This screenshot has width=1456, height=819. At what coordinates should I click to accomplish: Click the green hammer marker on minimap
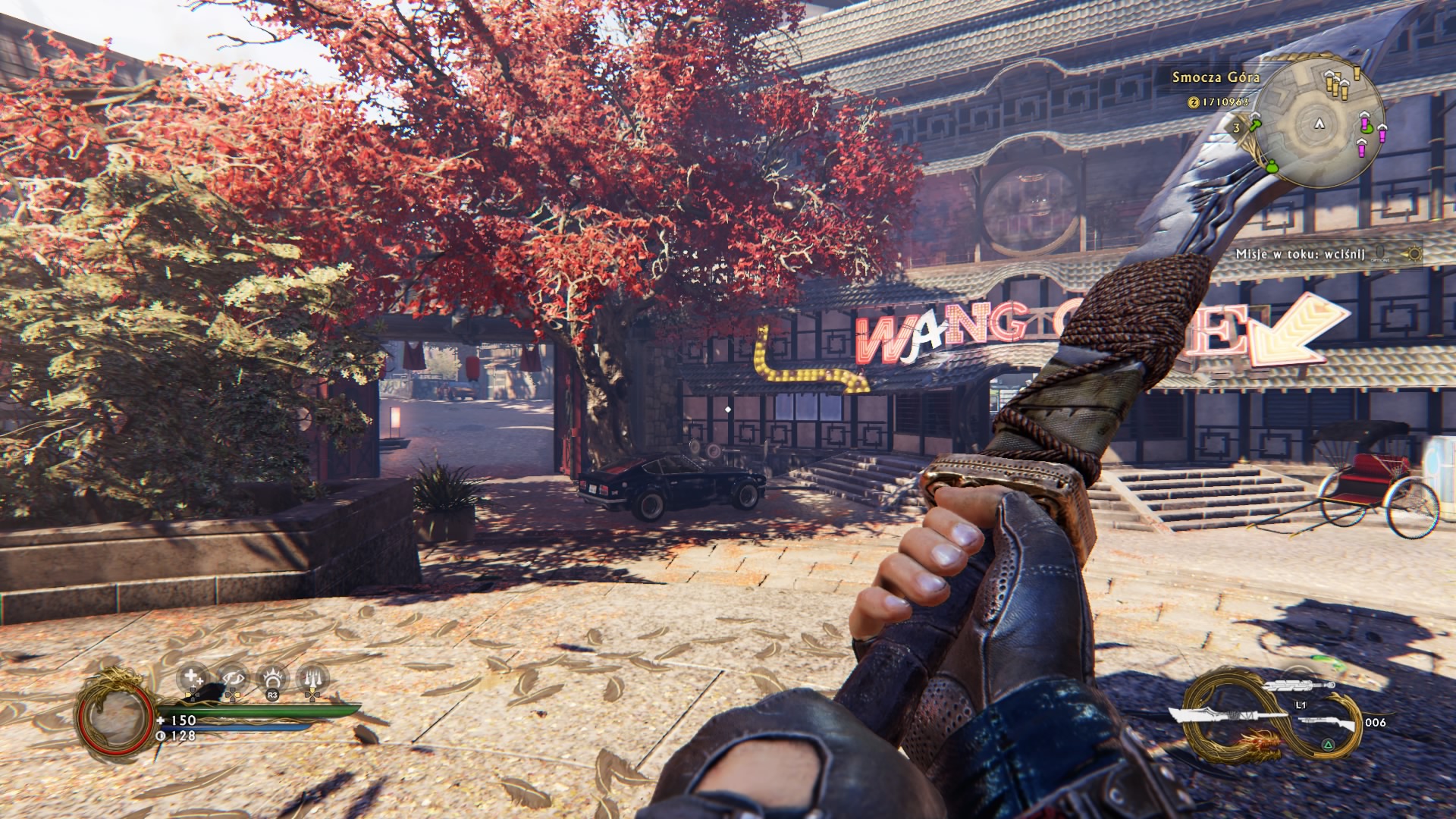pos(1255,123)
